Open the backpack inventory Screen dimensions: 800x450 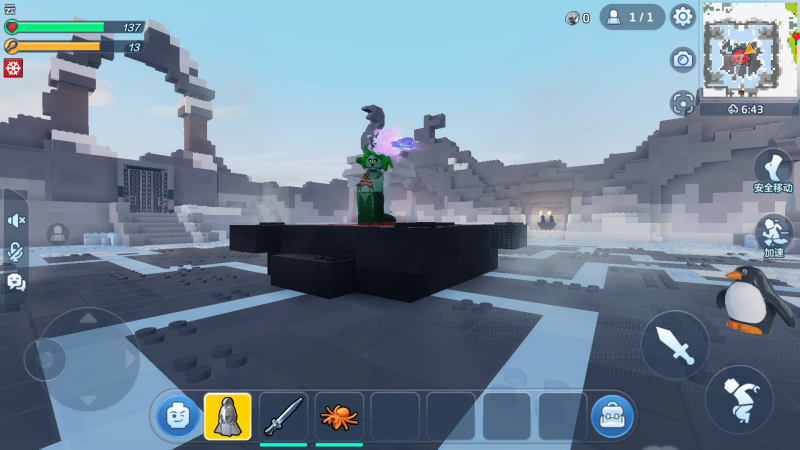point(611,416)
